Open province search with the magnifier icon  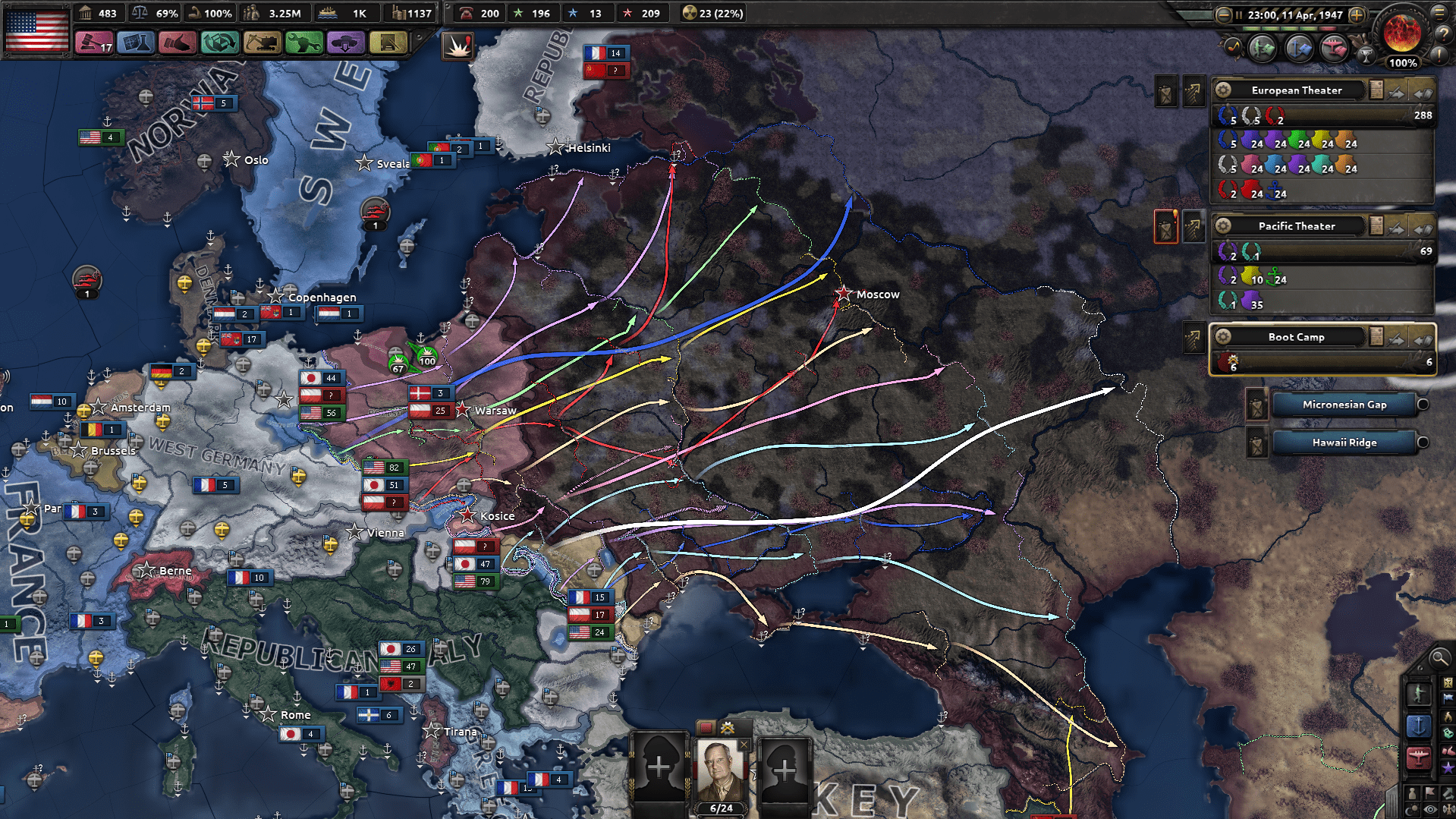click(x=1439, y=659)
